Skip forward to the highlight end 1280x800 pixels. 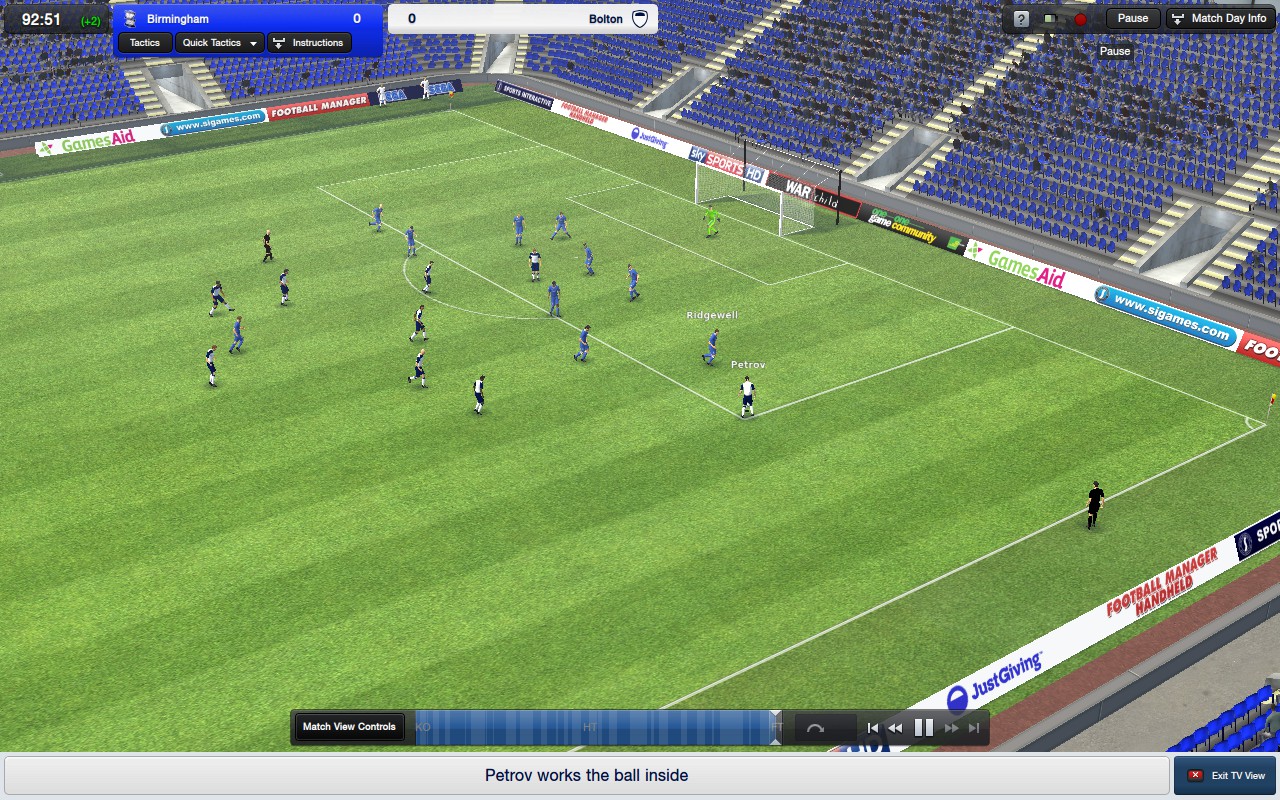click(x=974, y=728)
